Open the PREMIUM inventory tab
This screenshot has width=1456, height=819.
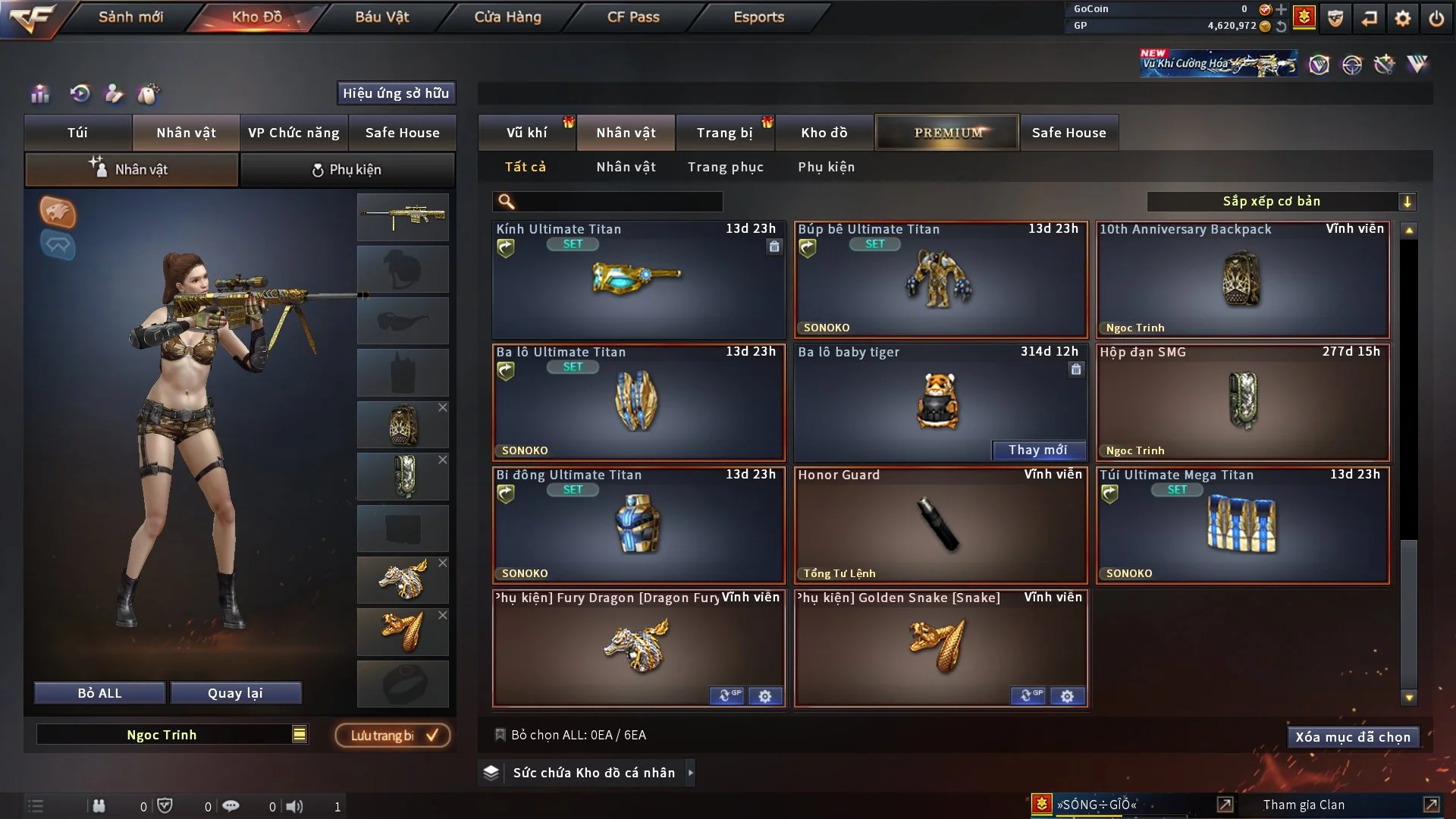[x=947, y=133]
